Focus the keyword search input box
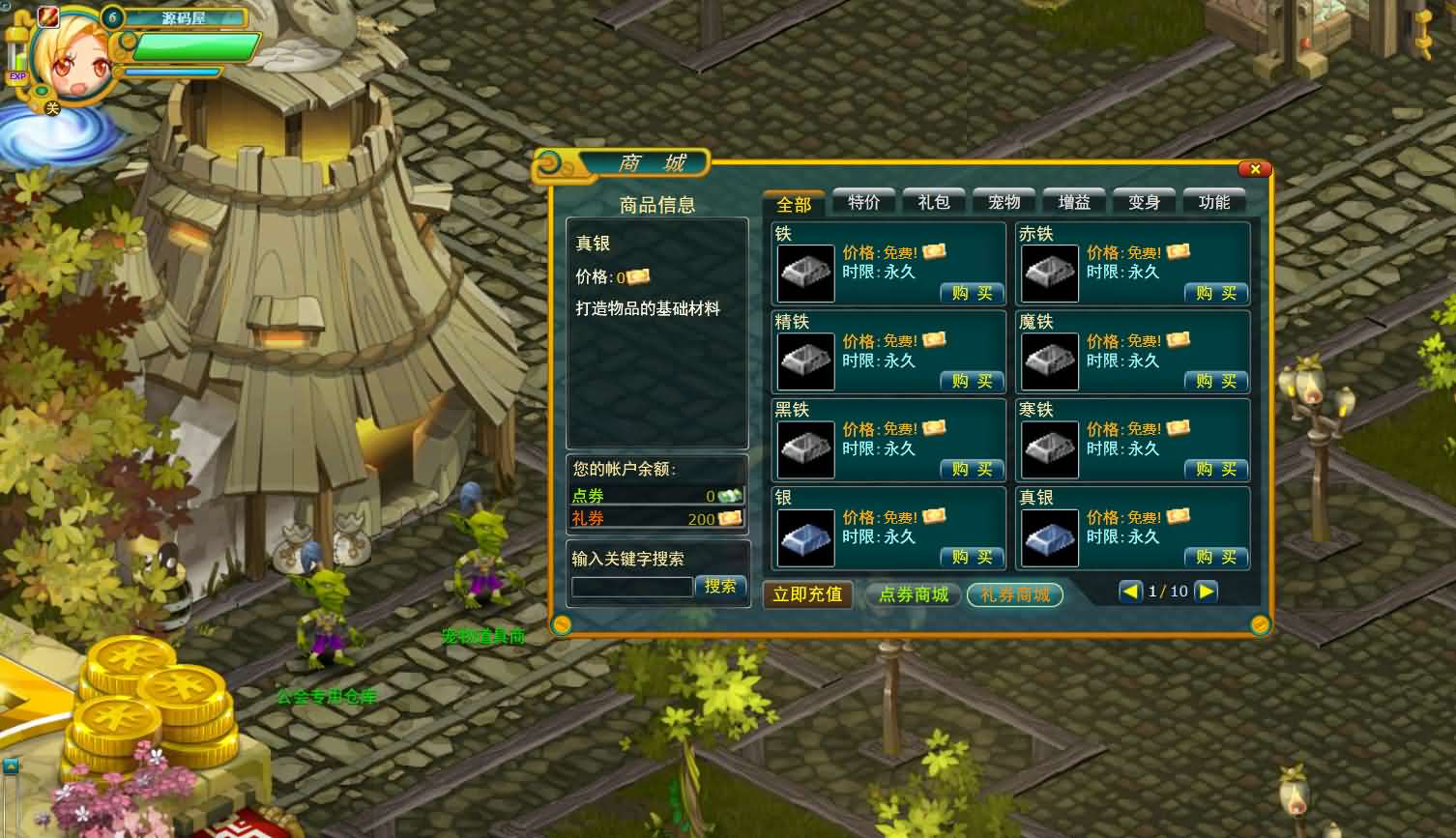The width and height of the screenshot is (1456, 838). [x=631, y=587]
